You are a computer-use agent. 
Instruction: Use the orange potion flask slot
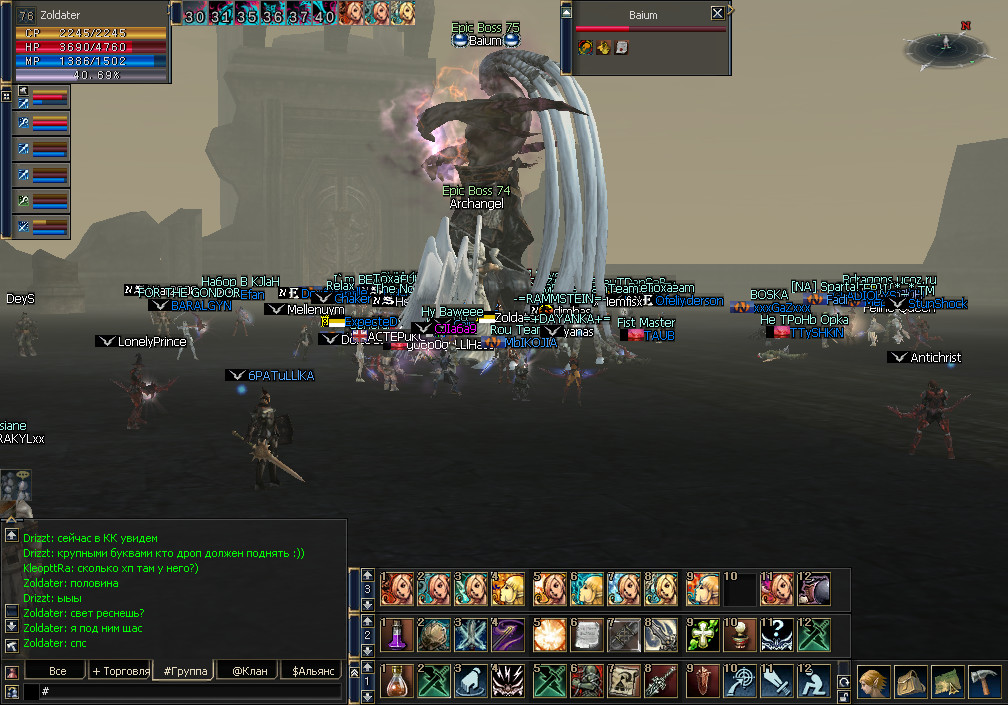[397, 682]
